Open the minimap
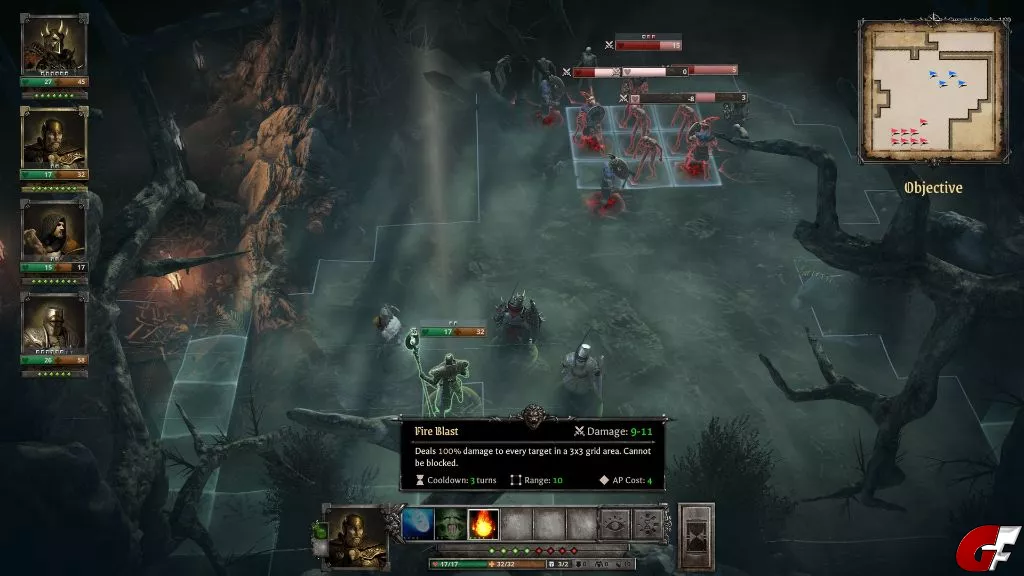1024x576 pixels. (x=932, y=92)
